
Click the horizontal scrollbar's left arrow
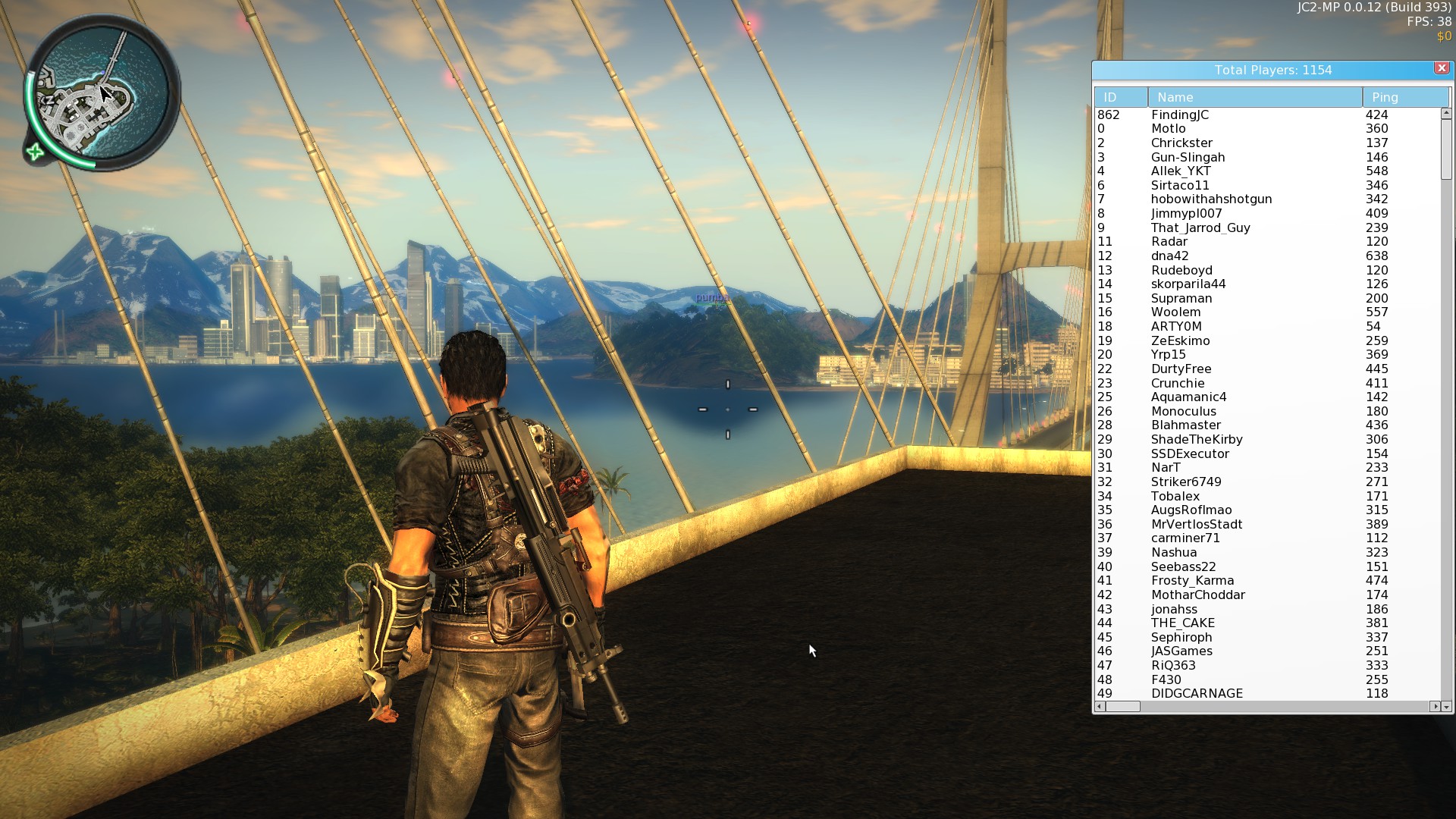pos(1100,707)
